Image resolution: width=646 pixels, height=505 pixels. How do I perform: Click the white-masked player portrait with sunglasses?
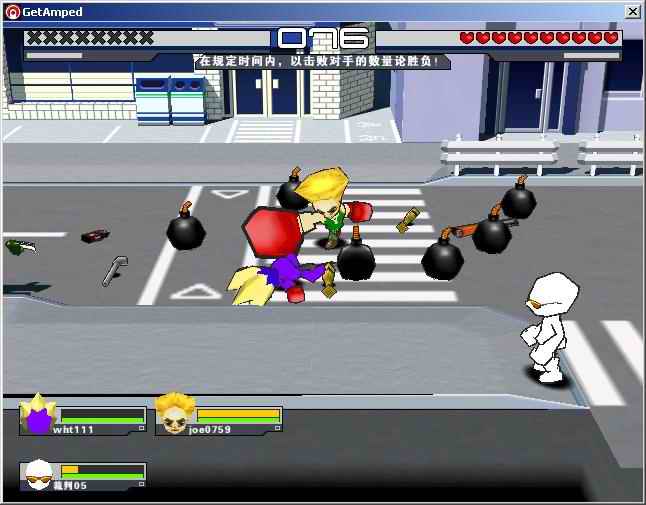point(40,474)
